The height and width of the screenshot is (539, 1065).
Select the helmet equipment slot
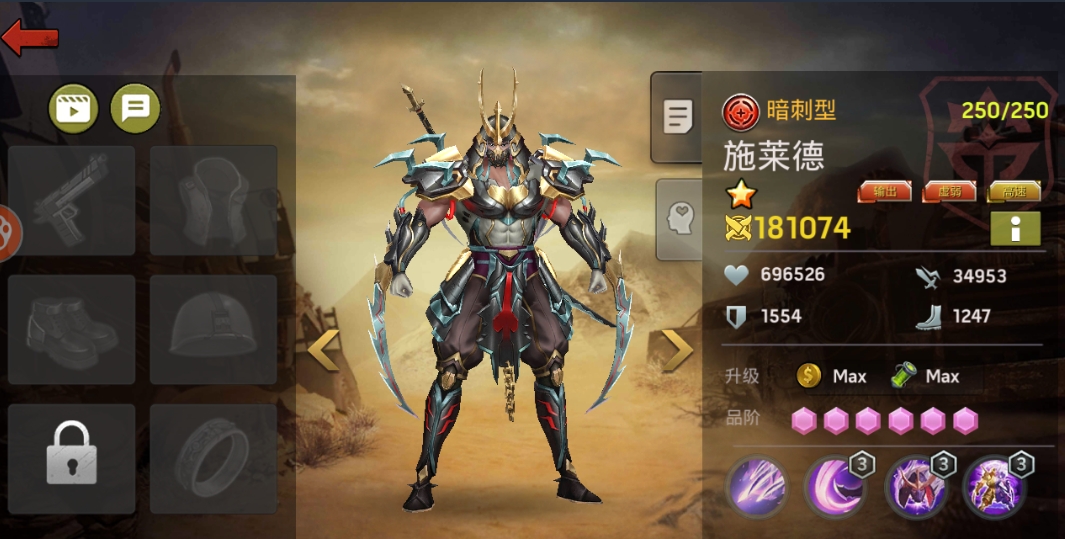pyautogui.click(x=213, y=330)
